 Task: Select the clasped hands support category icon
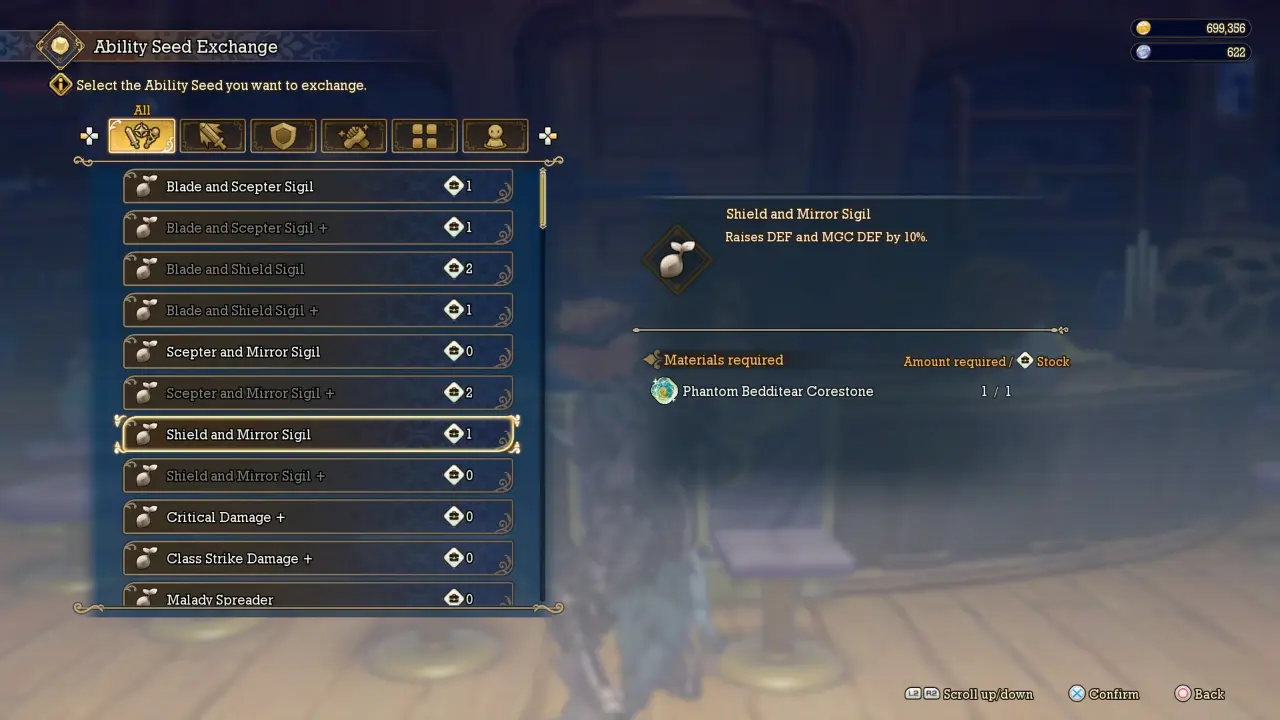[354, 135]
